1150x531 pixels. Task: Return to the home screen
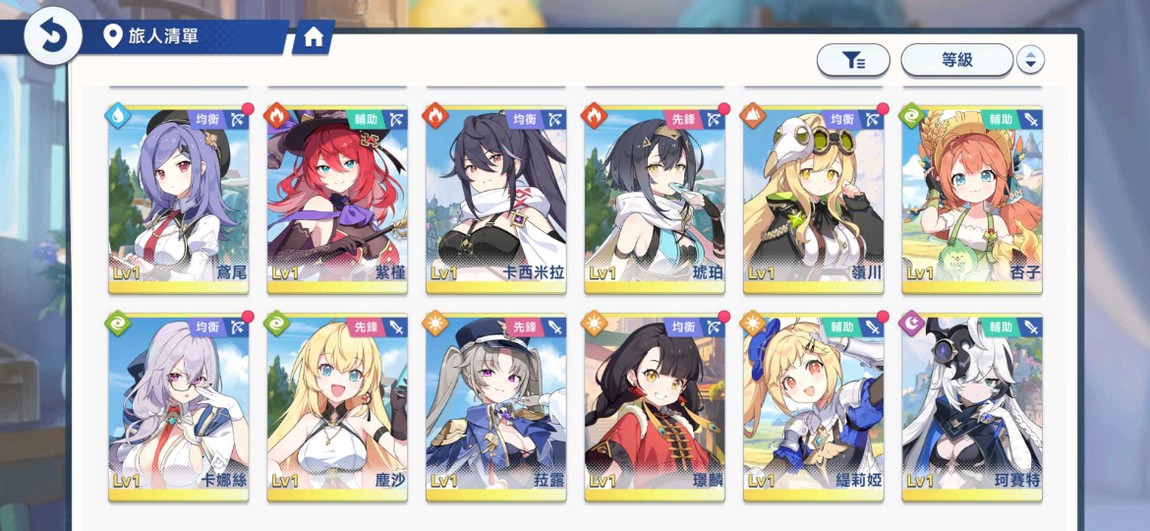click(313, 38)
